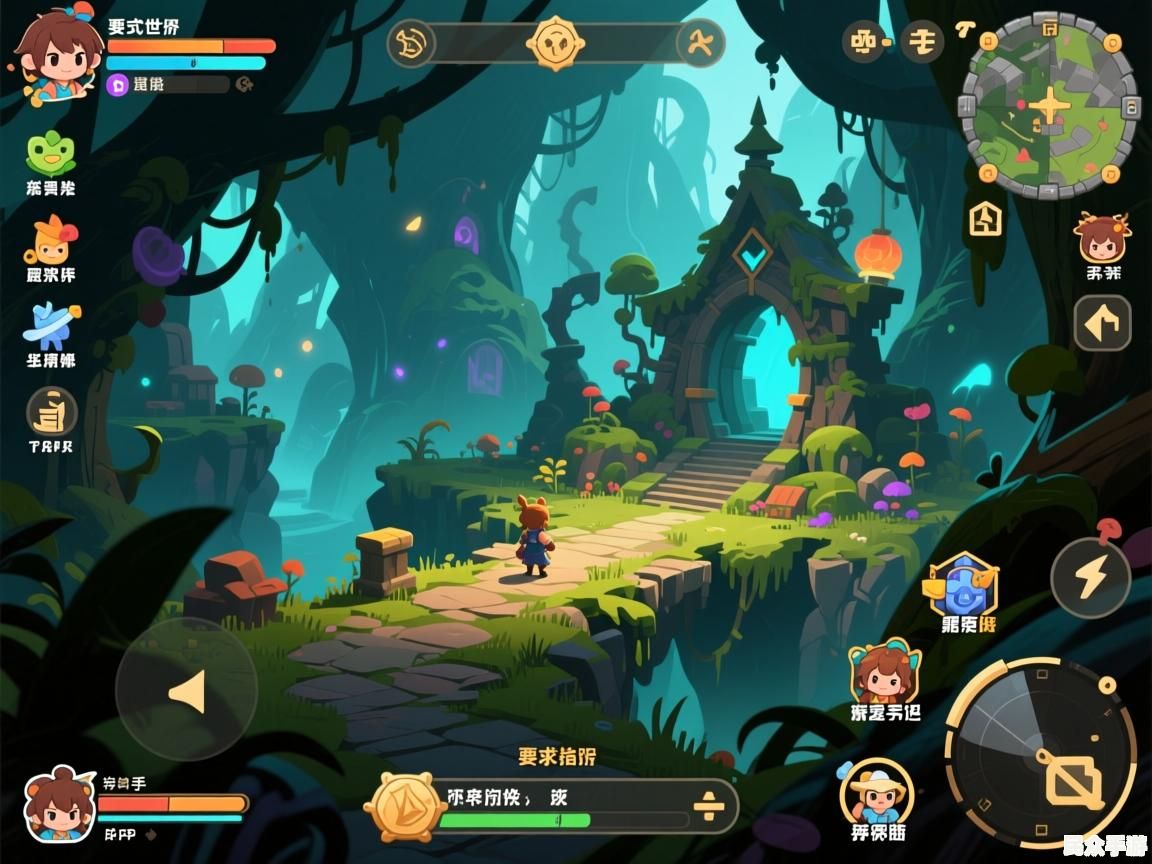Open the round scroll menu icon
Screen dimensions: 1152x864
[51, 412]
